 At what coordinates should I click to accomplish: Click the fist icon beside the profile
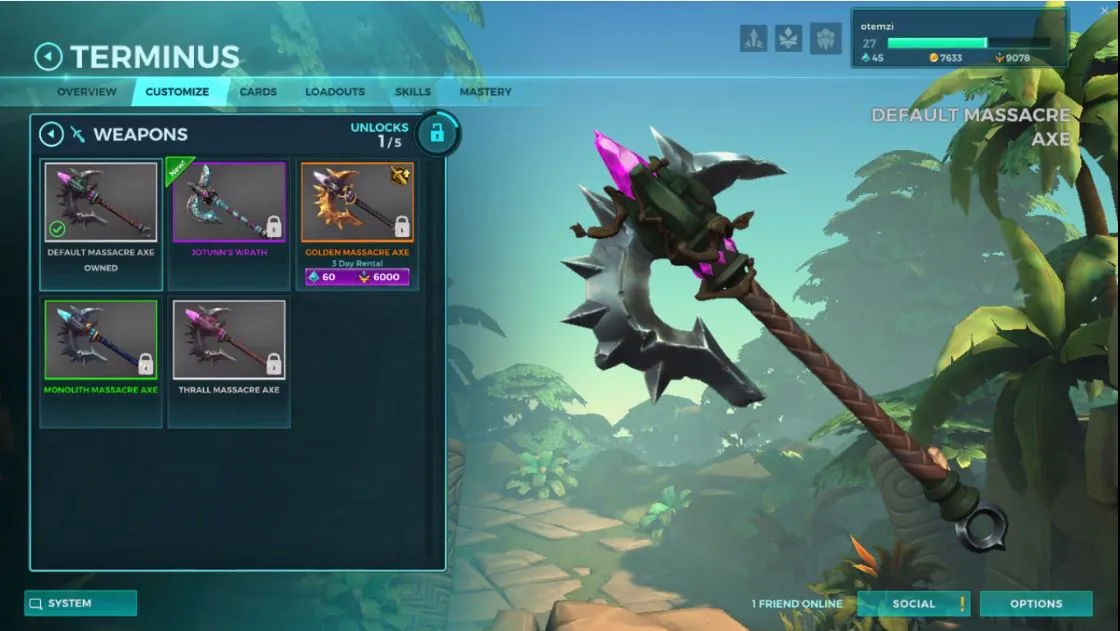(825, 38)
